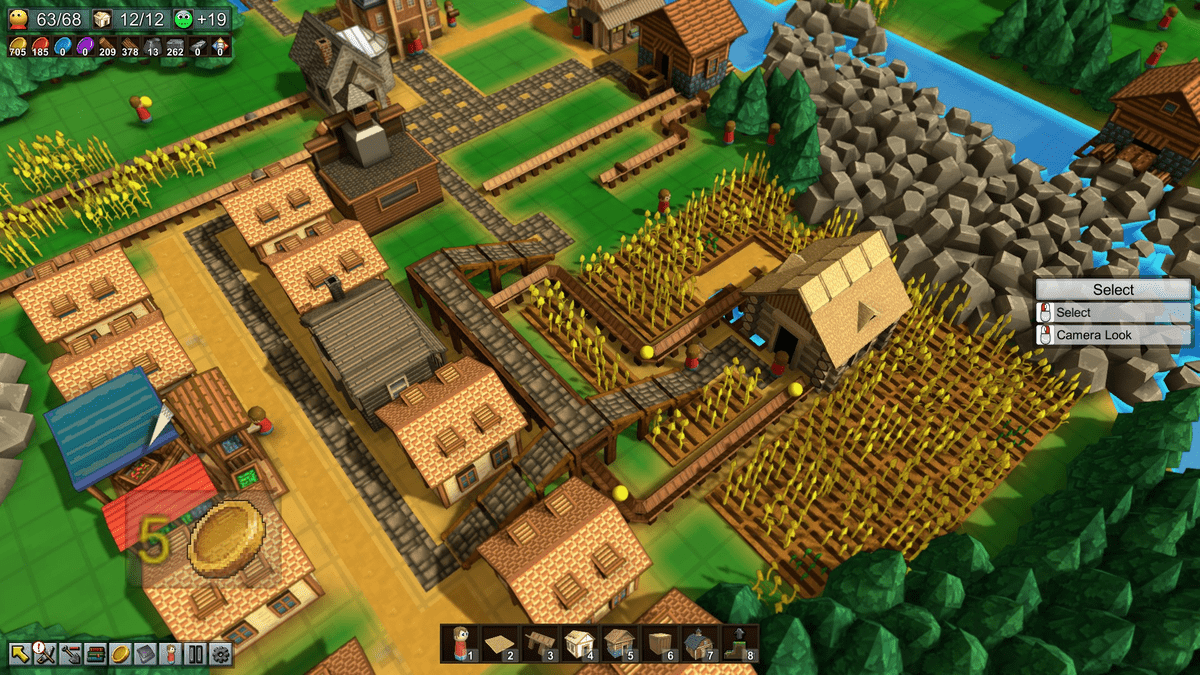Screen dimensions: 1200x675
Task: Pause the game with the pause button
Action: coord(195,655)
